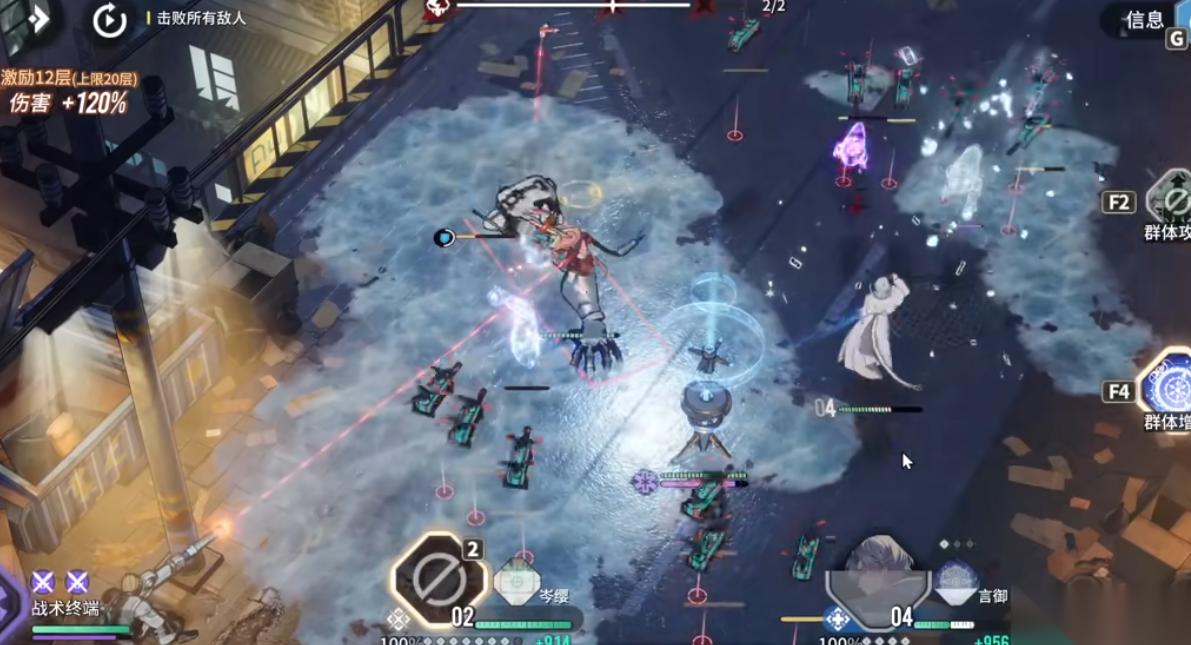Click the 击败所有敌人 objective tracker
This screenshot has width=1191, height=645.
pyautogui.click(x=201, y=18)
